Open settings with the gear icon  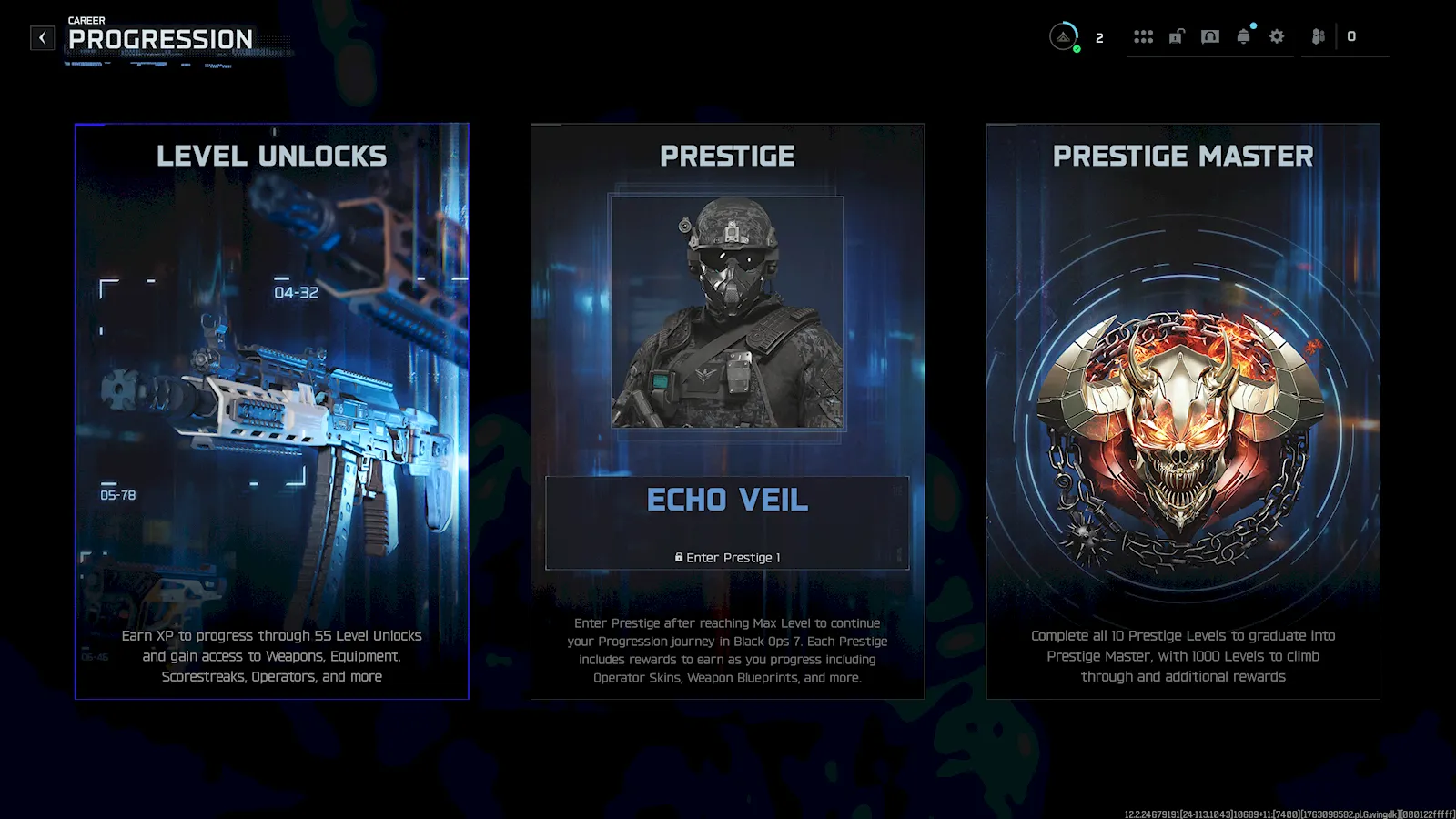pyautogui.click(x=1277, y=36)
